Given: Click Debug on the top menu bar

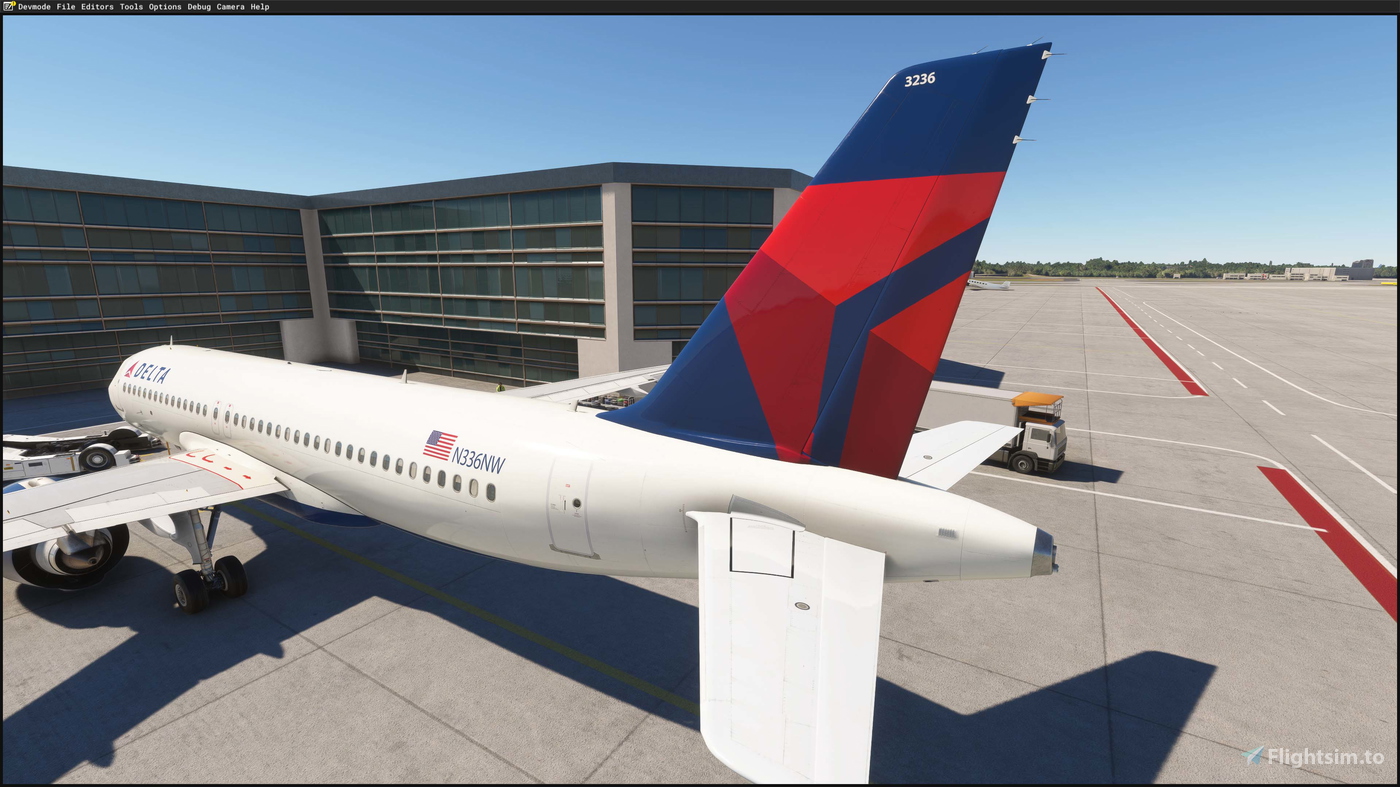Looking at the screenshot, I should pos(198,6).
